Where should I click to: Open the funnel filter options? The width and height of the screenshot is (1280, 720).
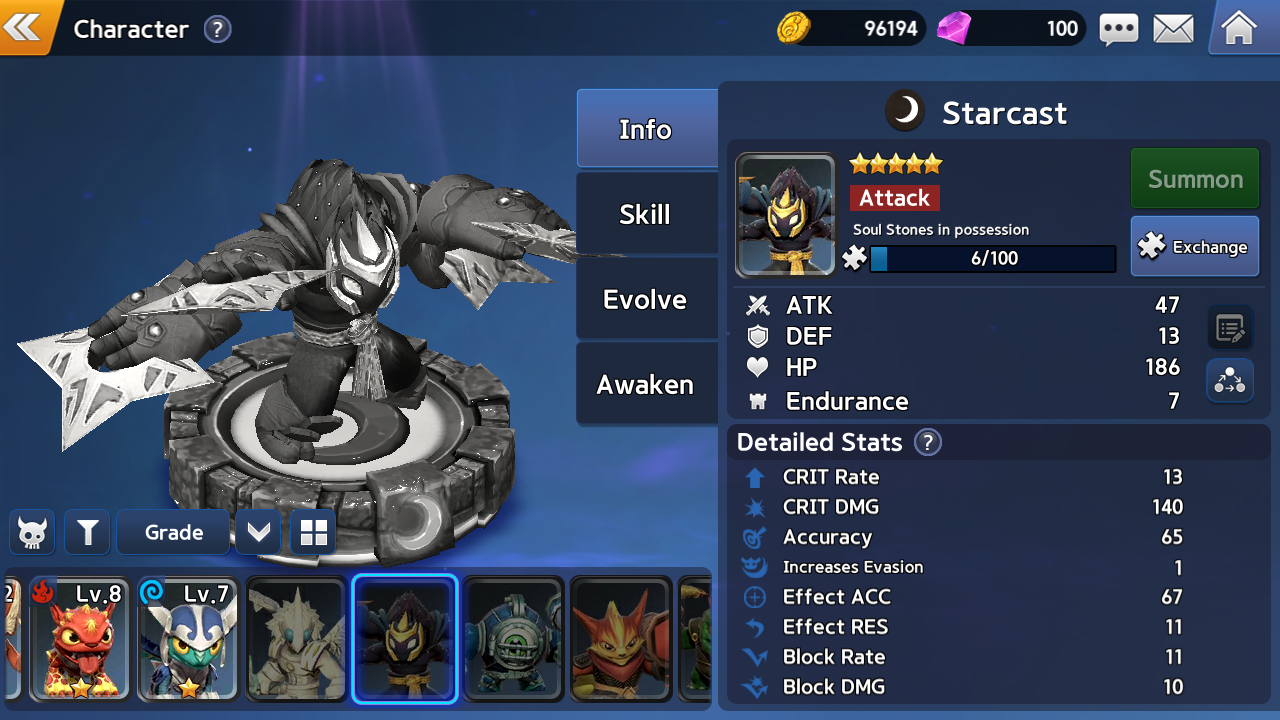pyautogui.click(x=87, y=533)
